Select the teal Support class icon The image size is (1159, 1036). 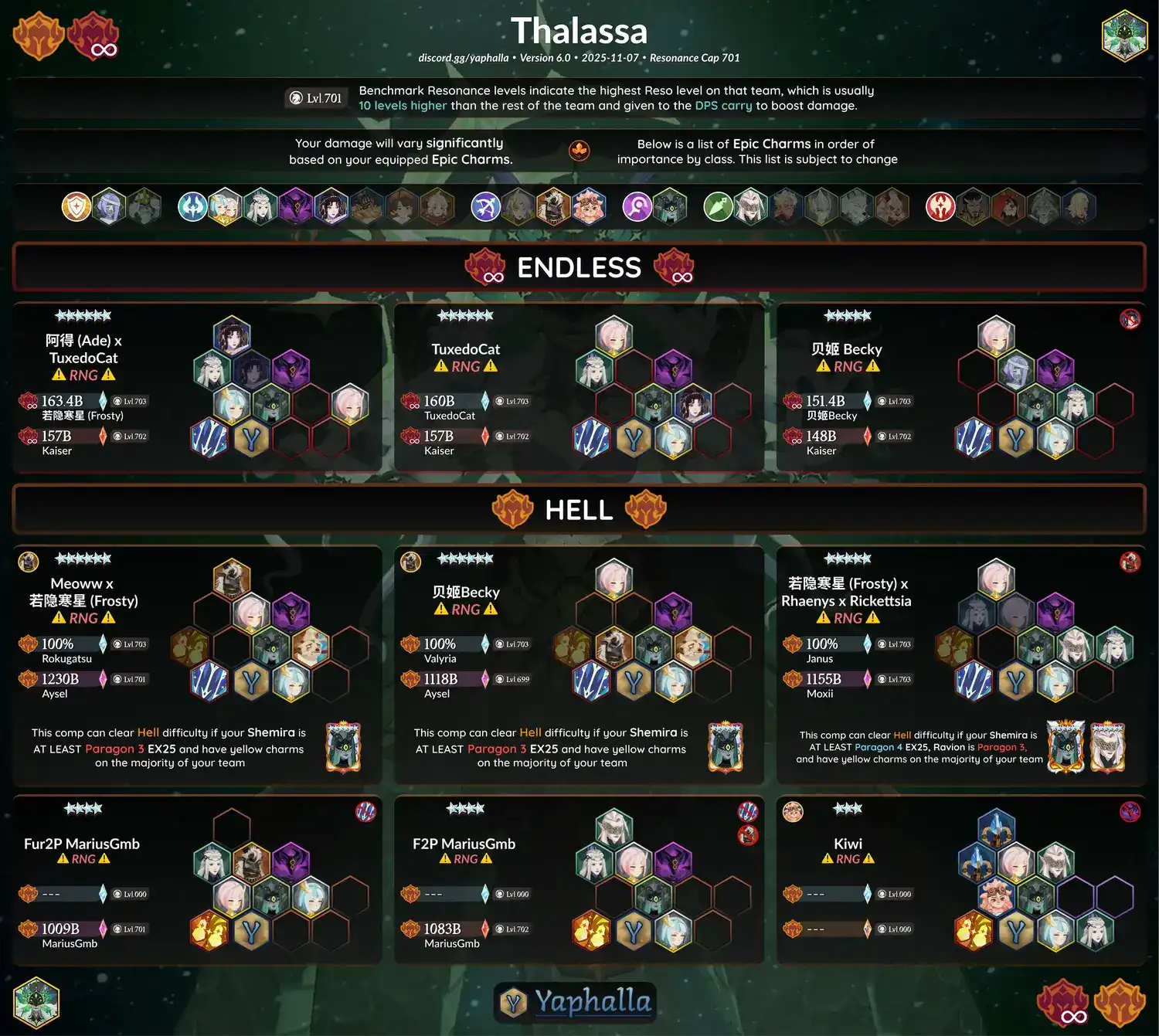click(192, 206)
